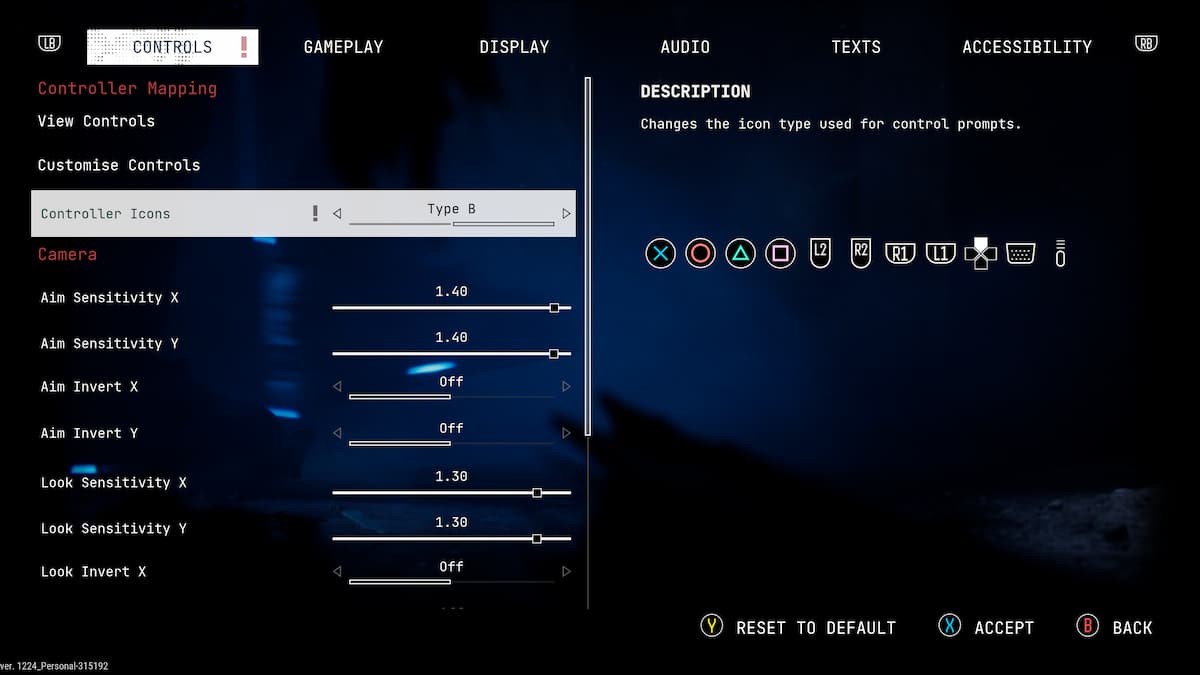
Task: Go to the Audio tab
Action: pos(685,47)
